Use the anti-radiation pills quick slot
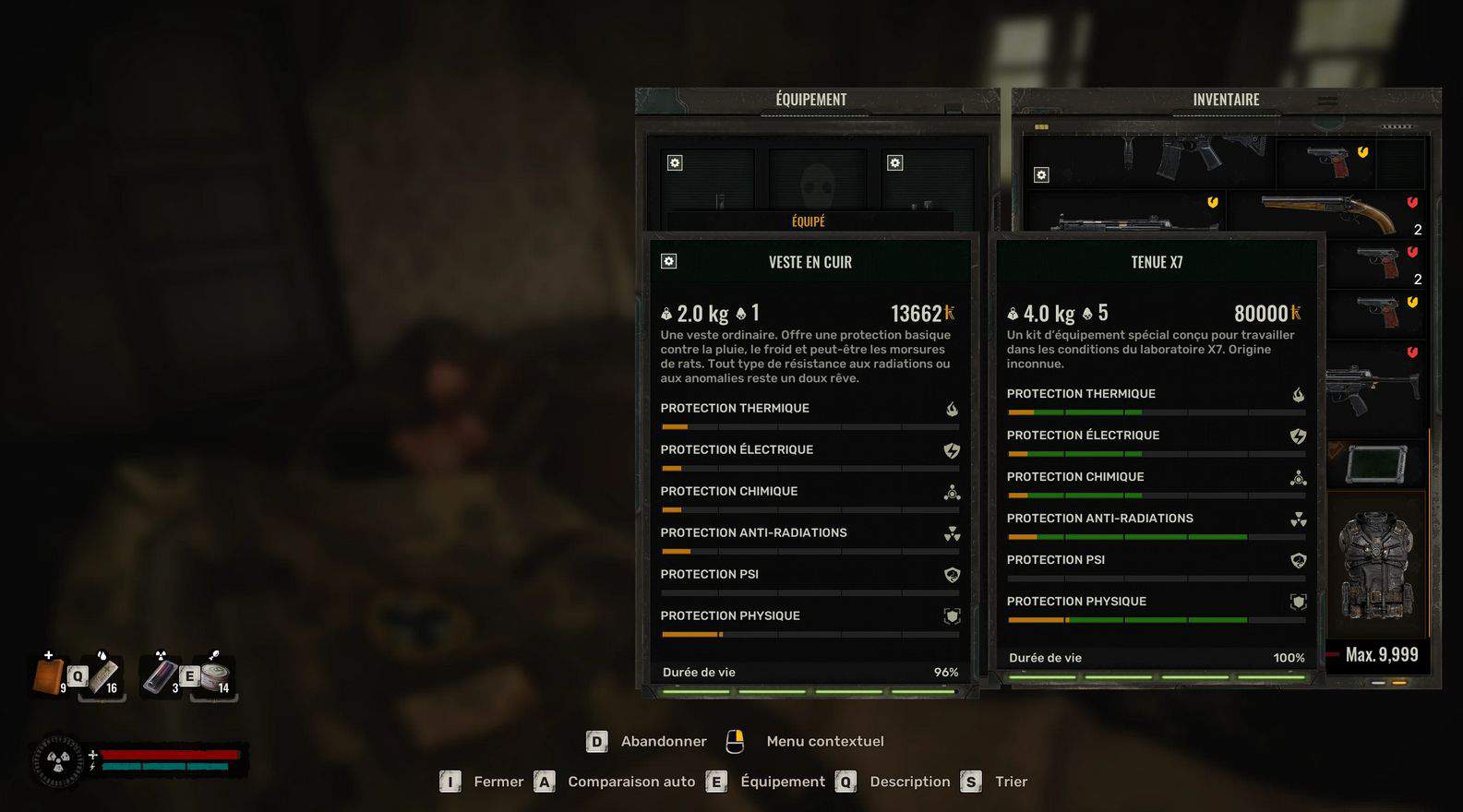1463x812 pixels. (161, 676)
